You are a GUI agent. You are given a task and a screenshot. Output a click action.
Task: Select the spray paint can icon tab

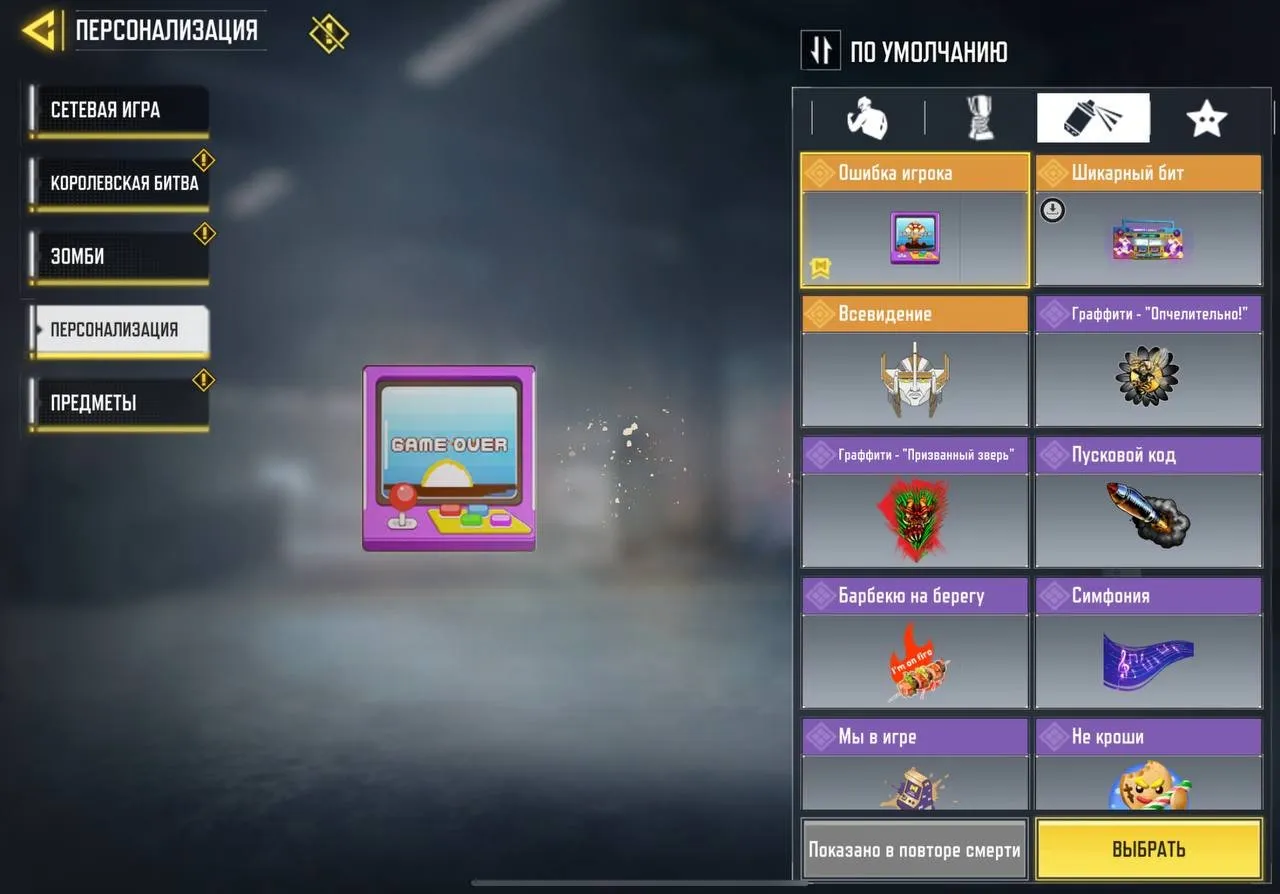1093,117
